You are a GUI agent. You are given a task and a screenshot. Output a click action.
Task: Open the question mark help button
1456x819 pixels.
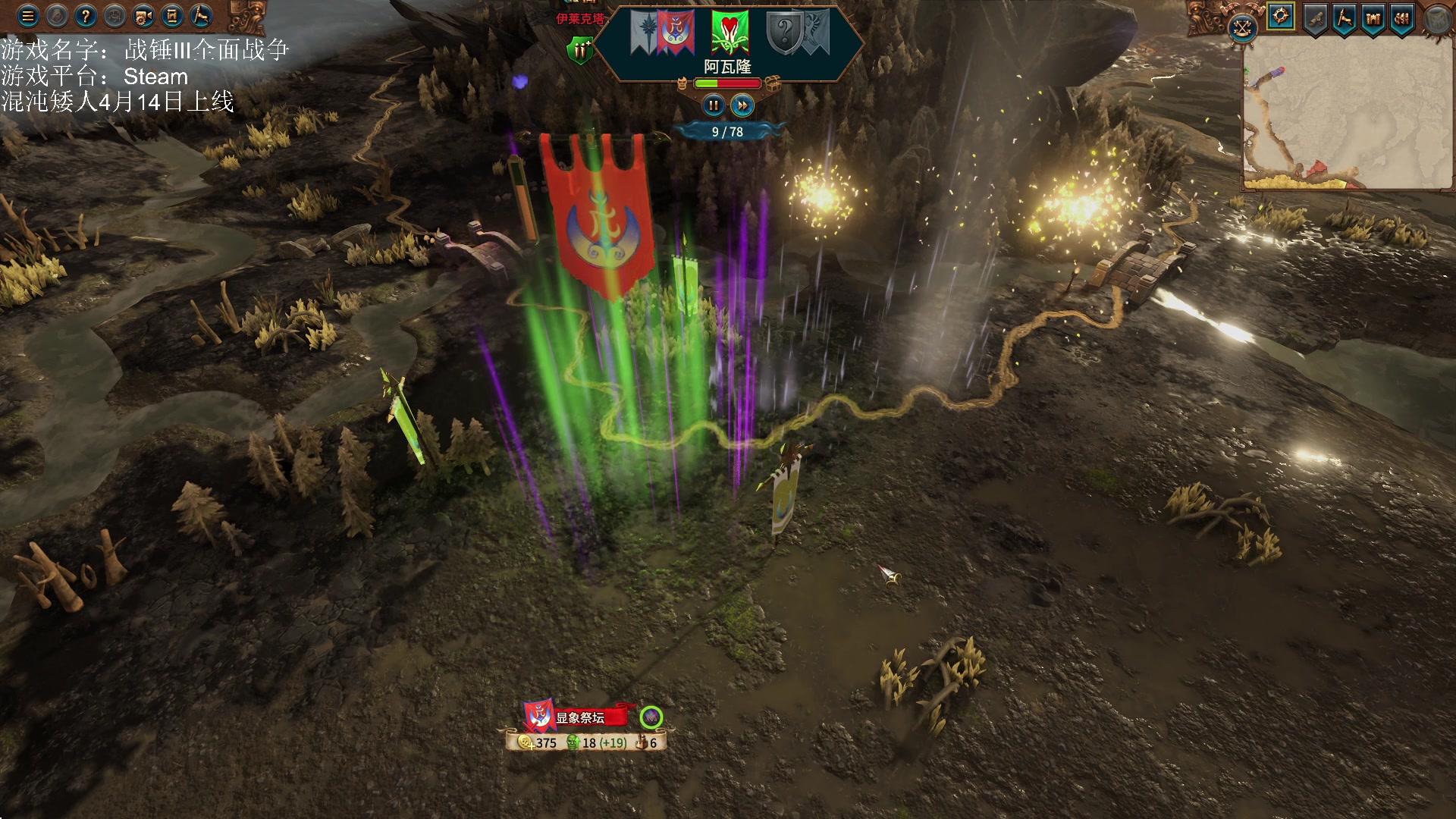click(x=86, y=16)
